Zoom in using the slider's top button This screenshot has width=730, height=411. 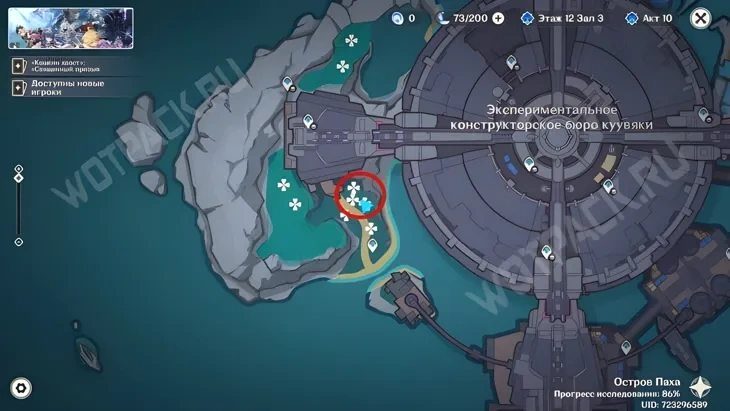[19, 168]
